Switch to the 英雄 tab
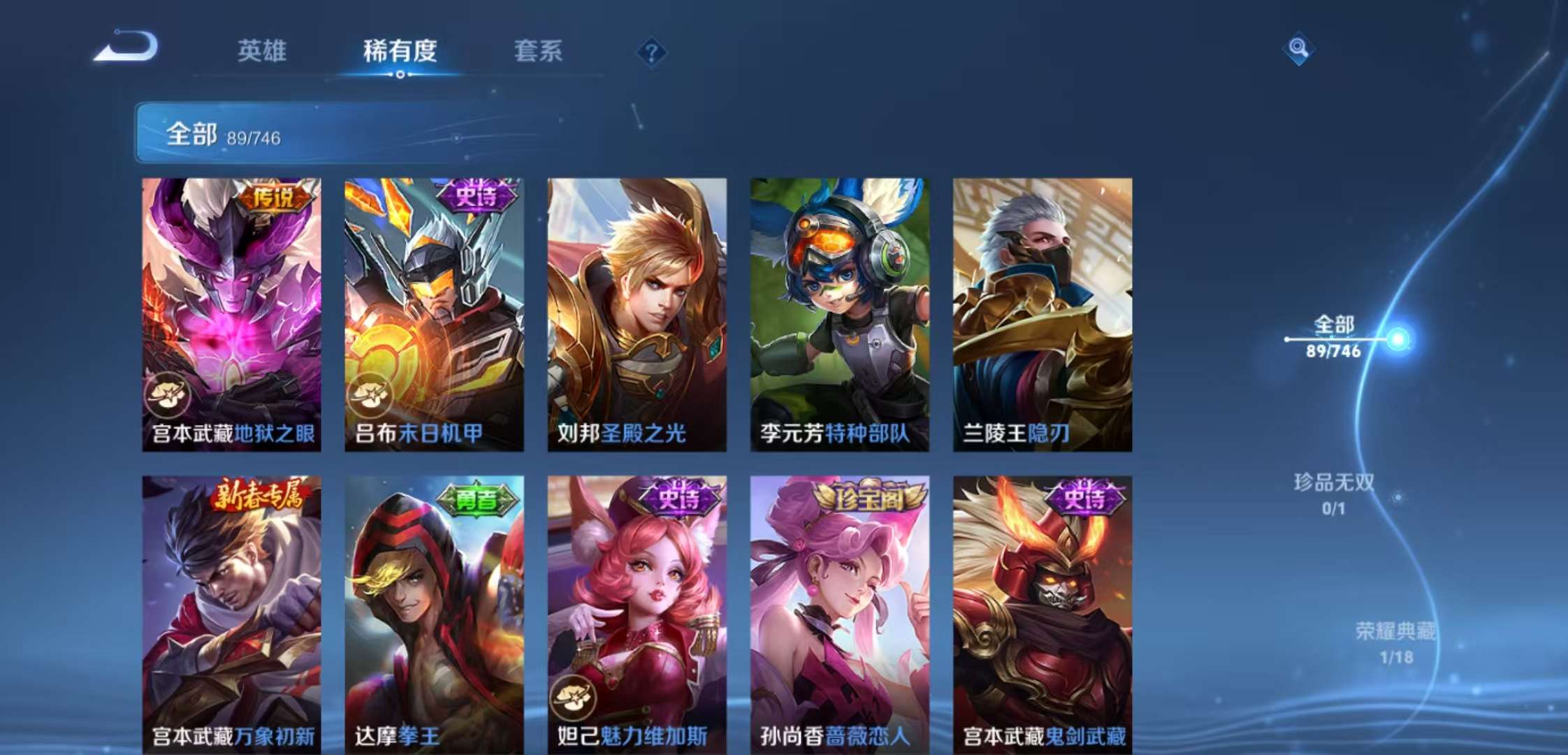This screenshot has width=1568, height=755. [x=263, y=52]
